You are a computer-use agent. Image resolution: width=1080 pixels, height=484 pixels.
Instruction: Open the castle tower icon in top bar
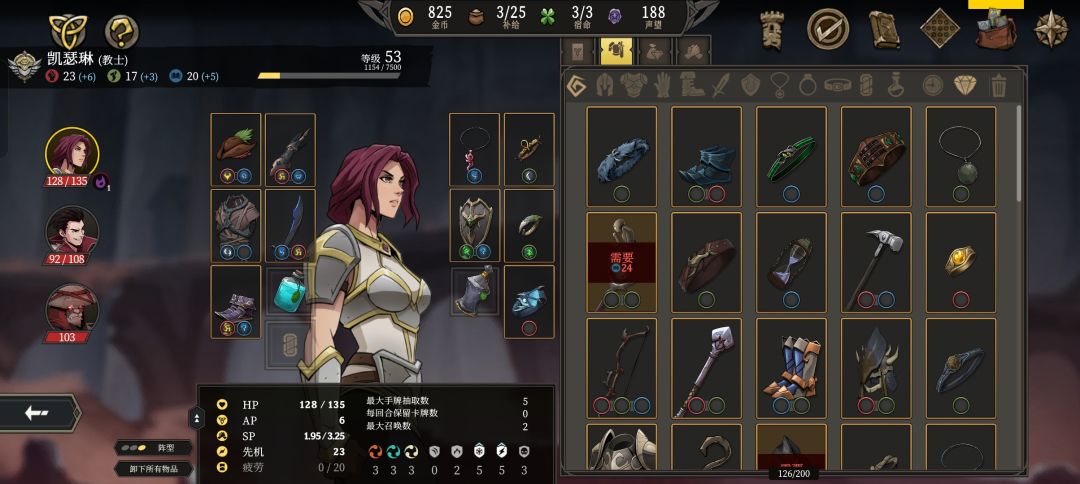pyautogui.click(x=773, y=30)
